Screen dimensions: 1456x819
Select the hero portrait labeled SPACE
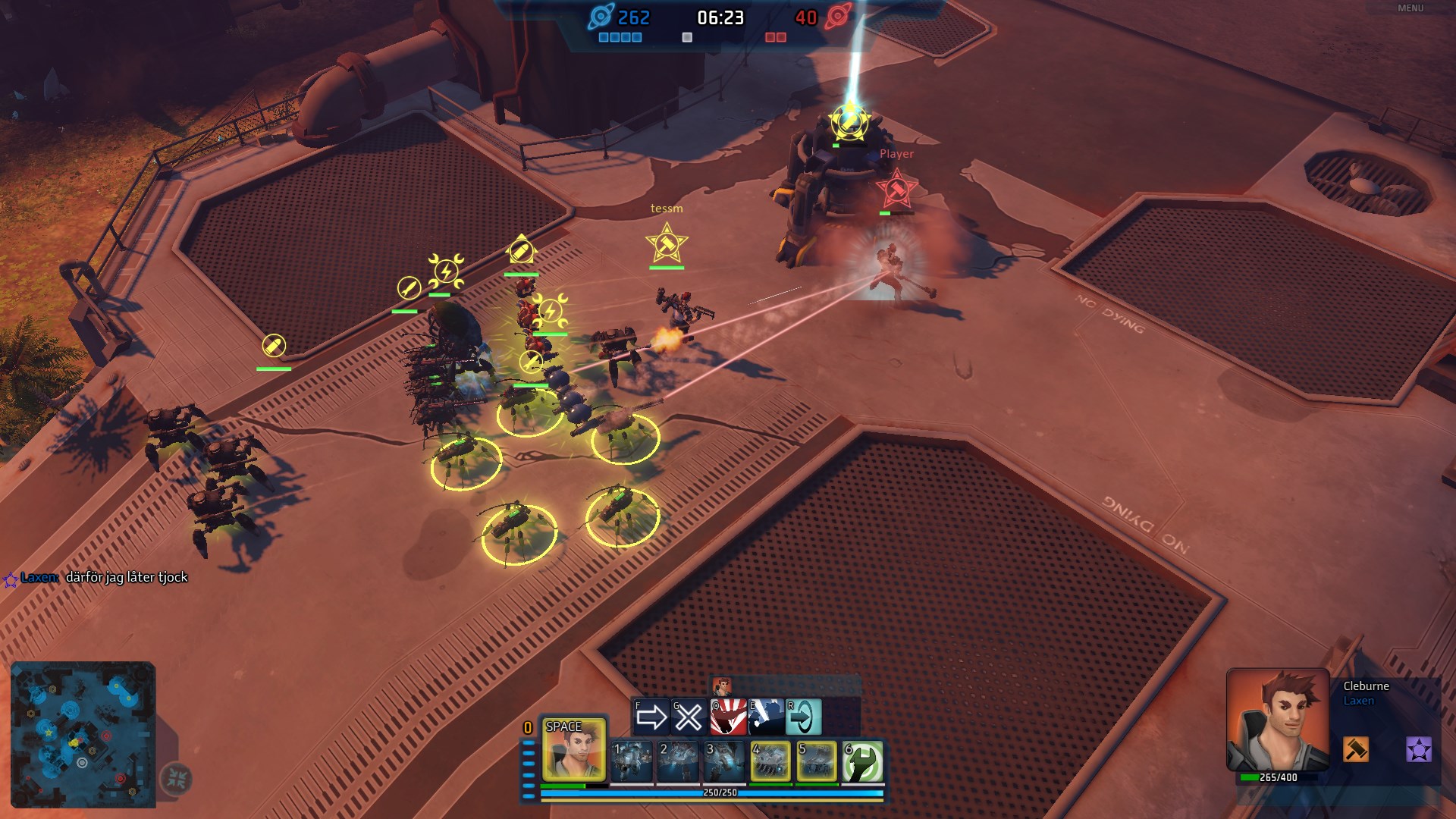[x=573, y=749]
